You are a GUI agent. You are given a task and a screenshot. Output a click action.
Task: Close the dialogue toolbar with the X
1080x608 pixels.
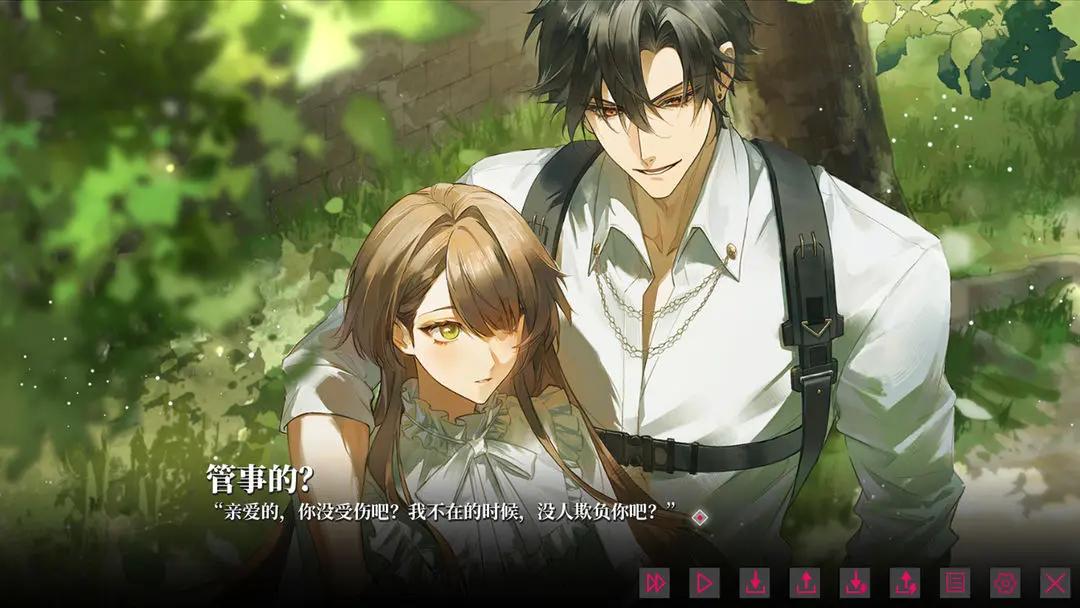pyautogui.click(x=1055, y=582)
